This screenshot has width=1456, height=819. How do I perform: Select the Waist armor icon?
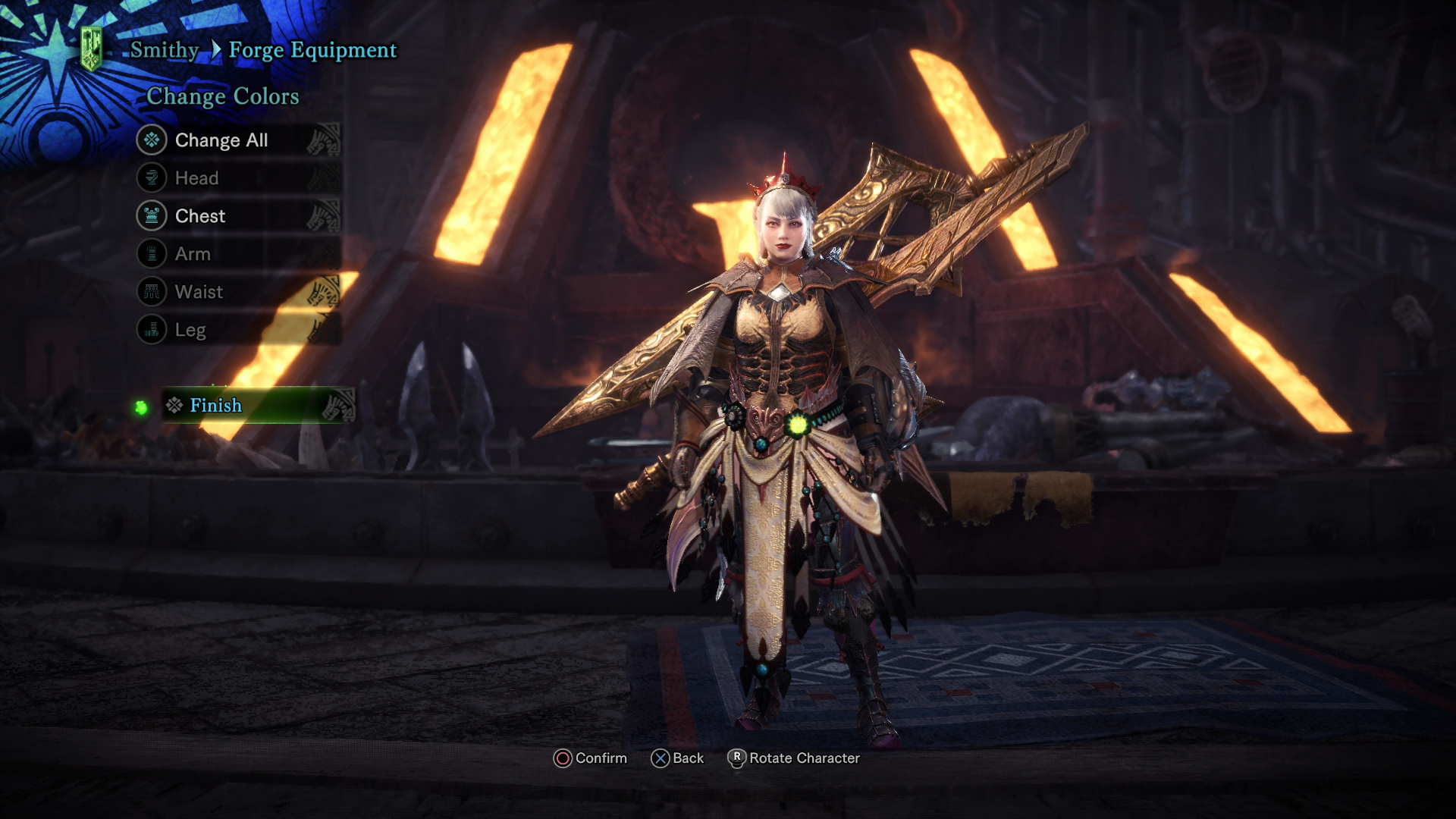coord(152,291)
